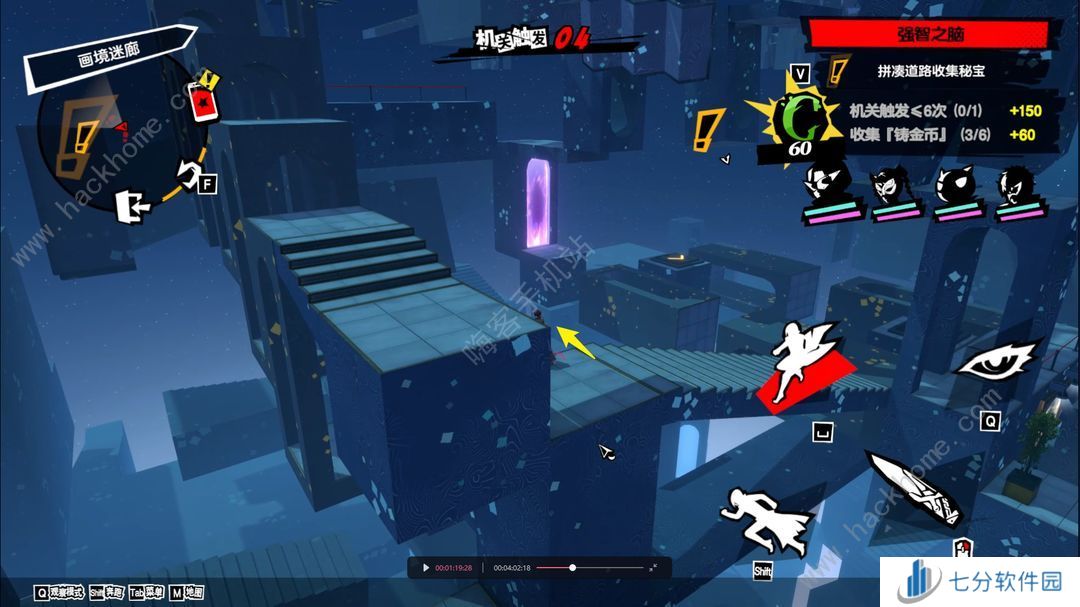Screen dimensions: 1080x607
Task: Use the dagger attack icon
Action: (915, 487)
